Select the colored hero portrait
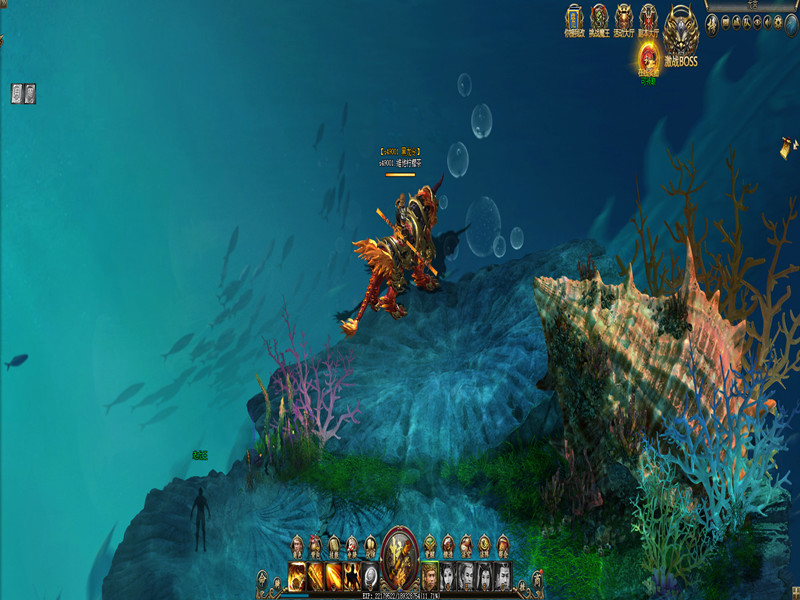This screenshot has height=600, width=800. (x=430, y=574)
